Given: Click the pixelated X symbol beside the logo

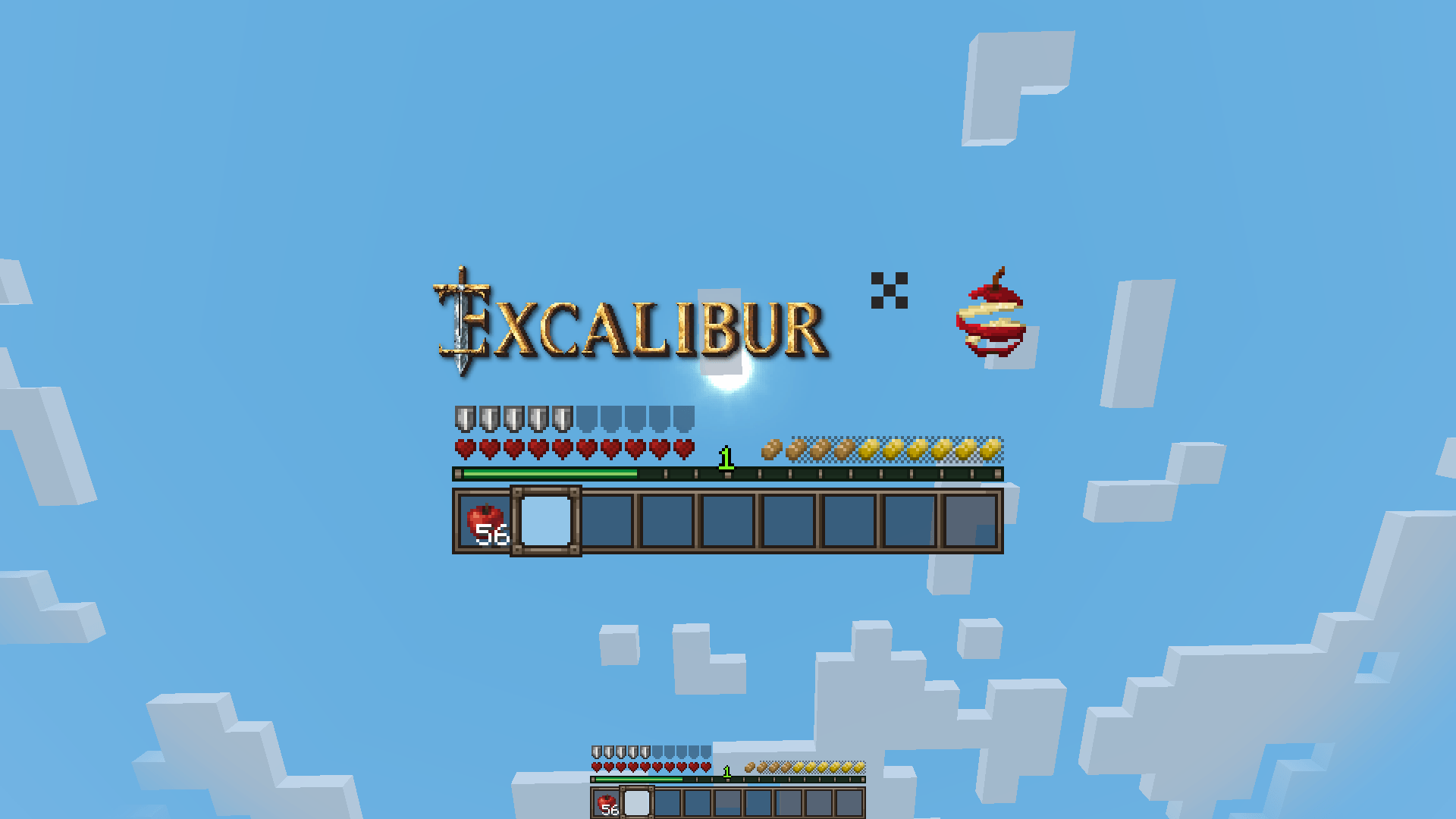Looking at the screenshot, I should pos(889,292).
